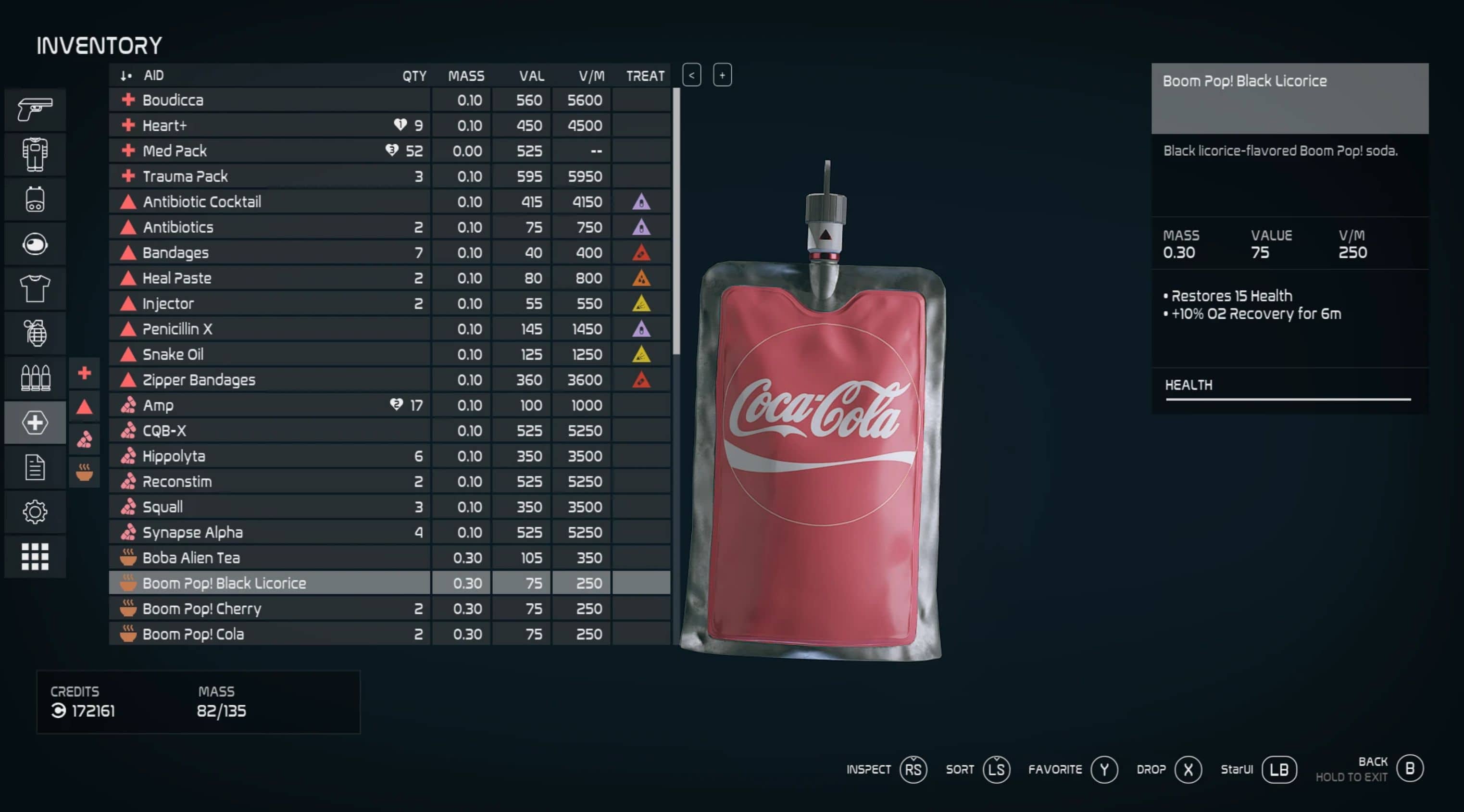
Task: Sort by the V/M column header
Action: pyautogui.click(x=591, y=75)
